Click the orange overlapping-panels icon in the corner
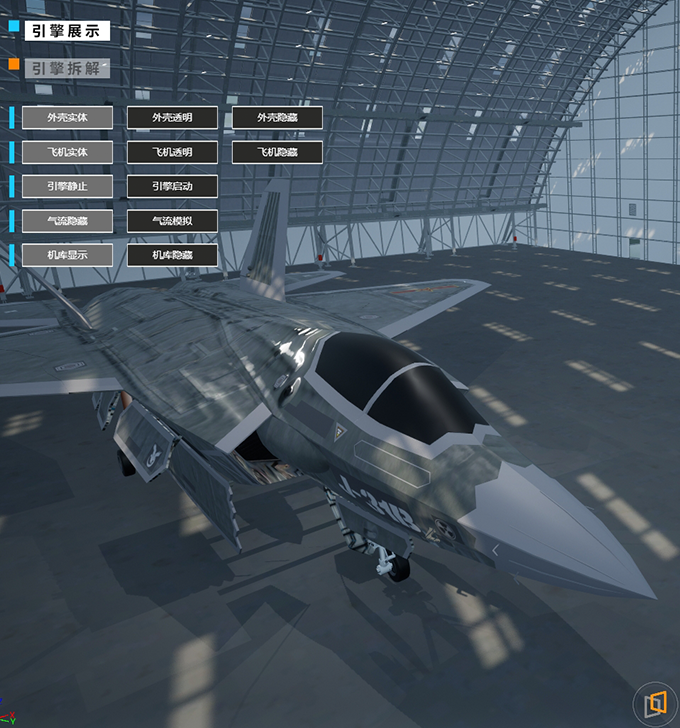The image size is (680, 728). click(x=655, y=703)
